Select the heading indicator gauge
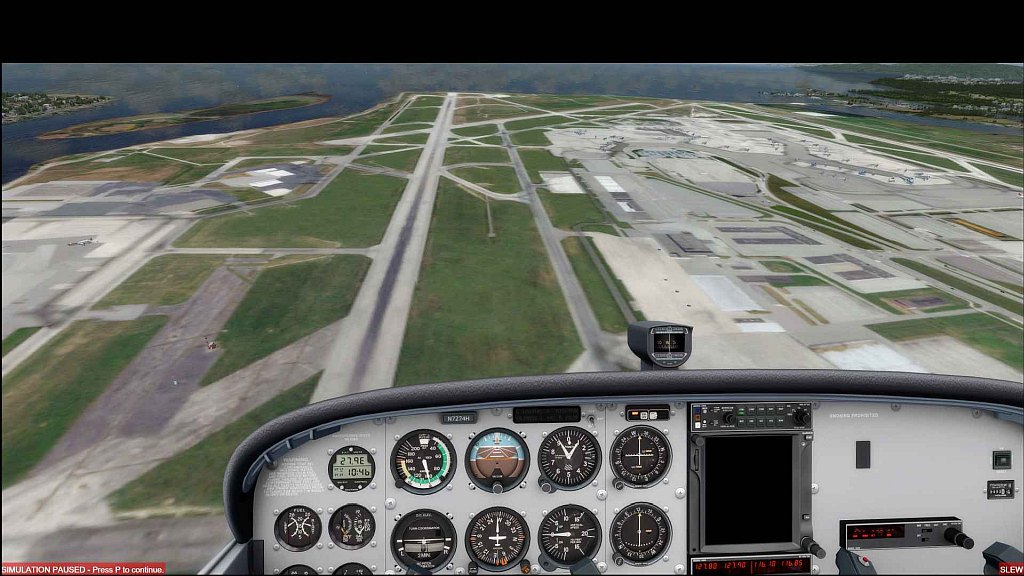Image resolution: width=1024 pixels, height=576 pixels. point(497,537)
